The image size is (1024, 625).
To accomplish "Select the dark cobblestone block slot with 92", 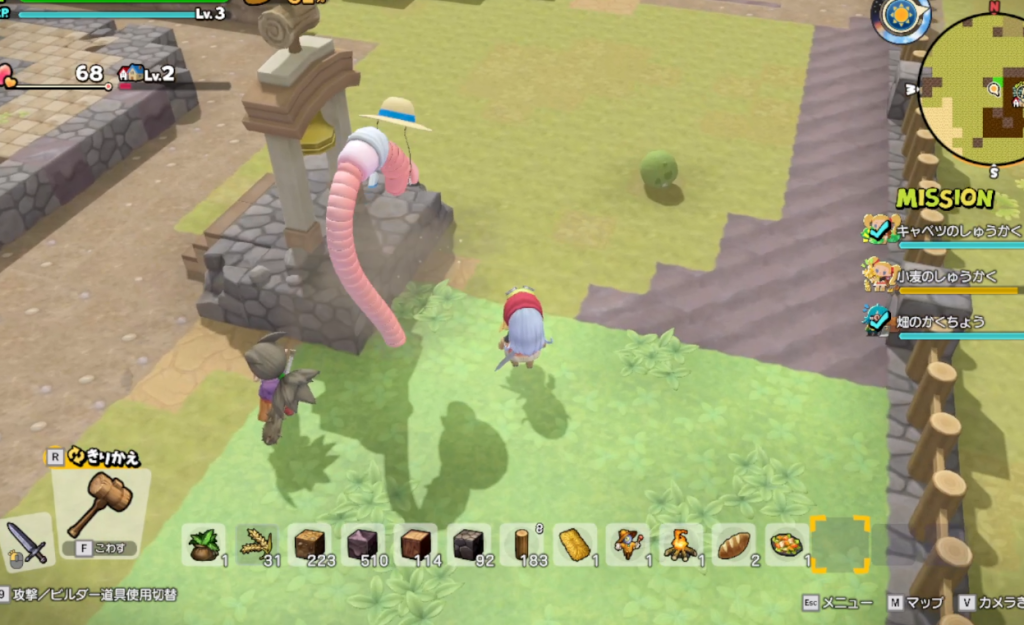I will (x=468, y=545).
